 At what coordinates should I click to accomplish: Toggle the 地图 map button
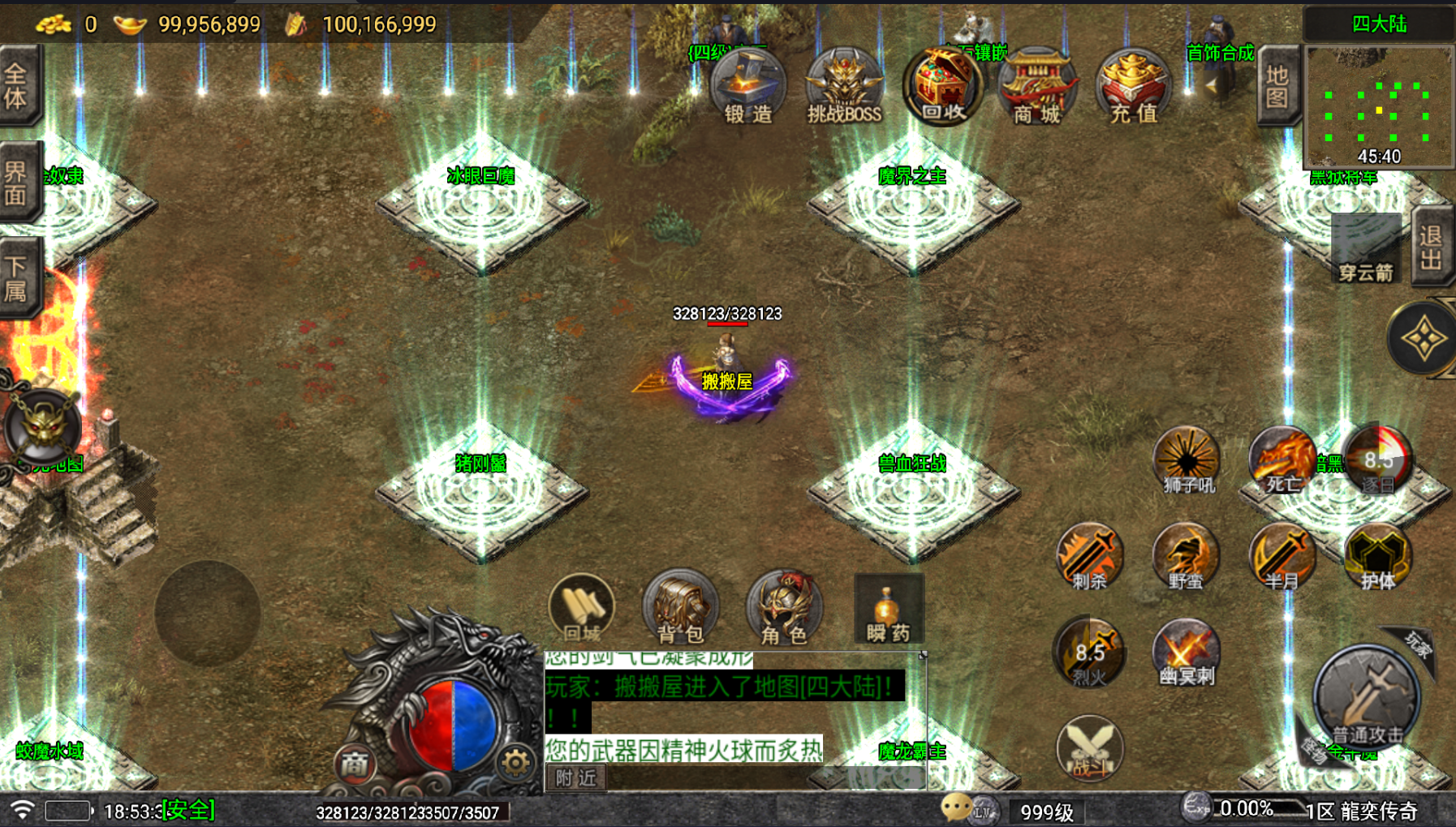tap(1277, 86)
